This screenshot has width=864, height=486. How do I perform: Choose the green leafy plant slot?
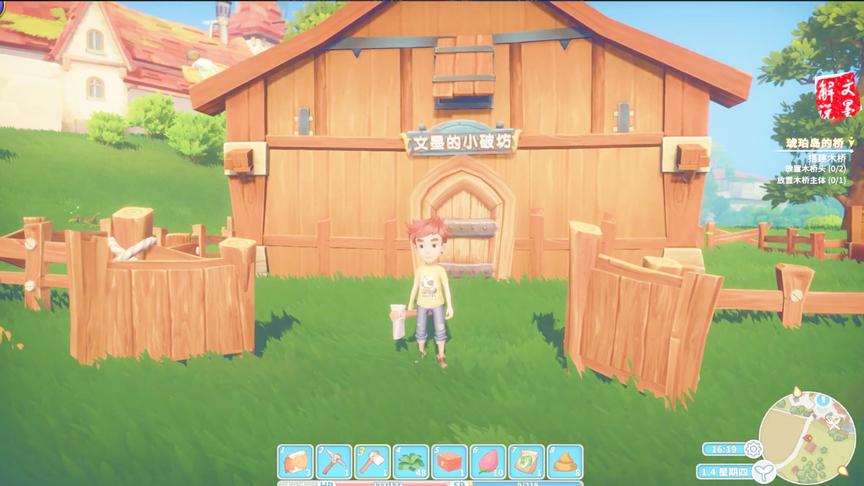click(x=411, y=461)
